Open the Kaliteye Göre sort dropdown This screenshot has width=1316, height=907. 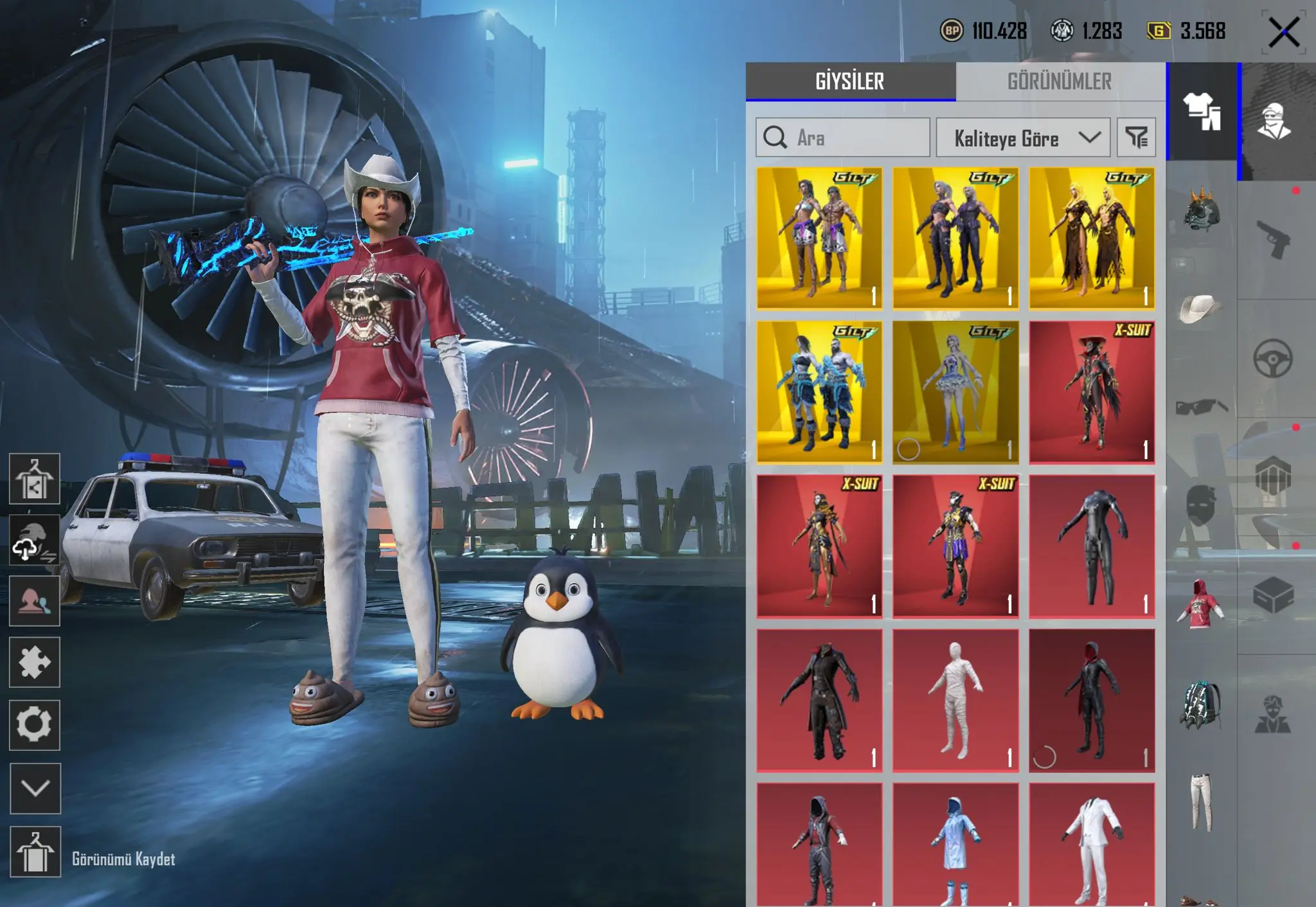click(x=1022, y=138)
